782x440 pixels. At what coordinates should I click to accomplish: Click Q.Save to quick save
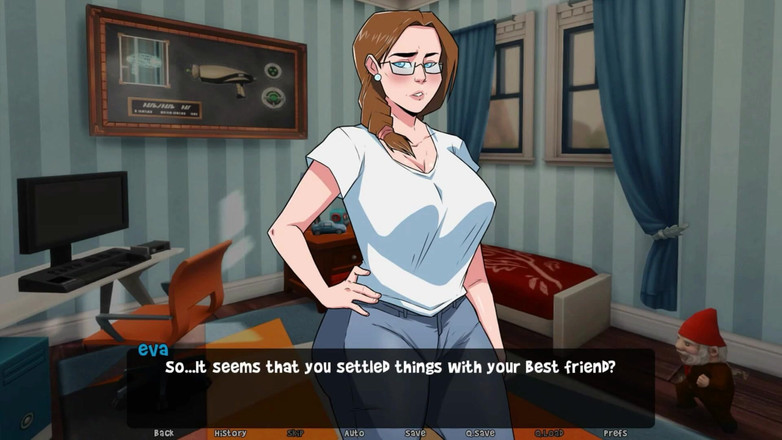click(480, 433)
